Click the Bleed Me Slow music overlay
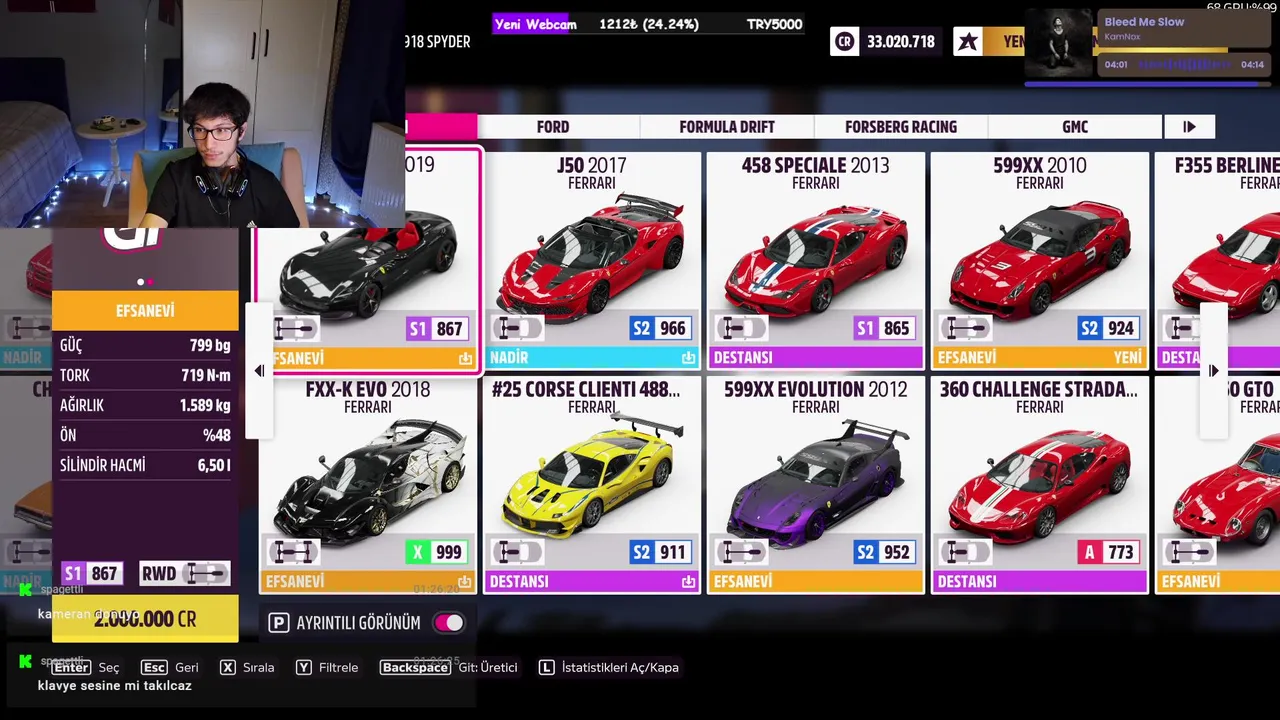This screenshot has height=720, width=1280. pos(1148,45)
